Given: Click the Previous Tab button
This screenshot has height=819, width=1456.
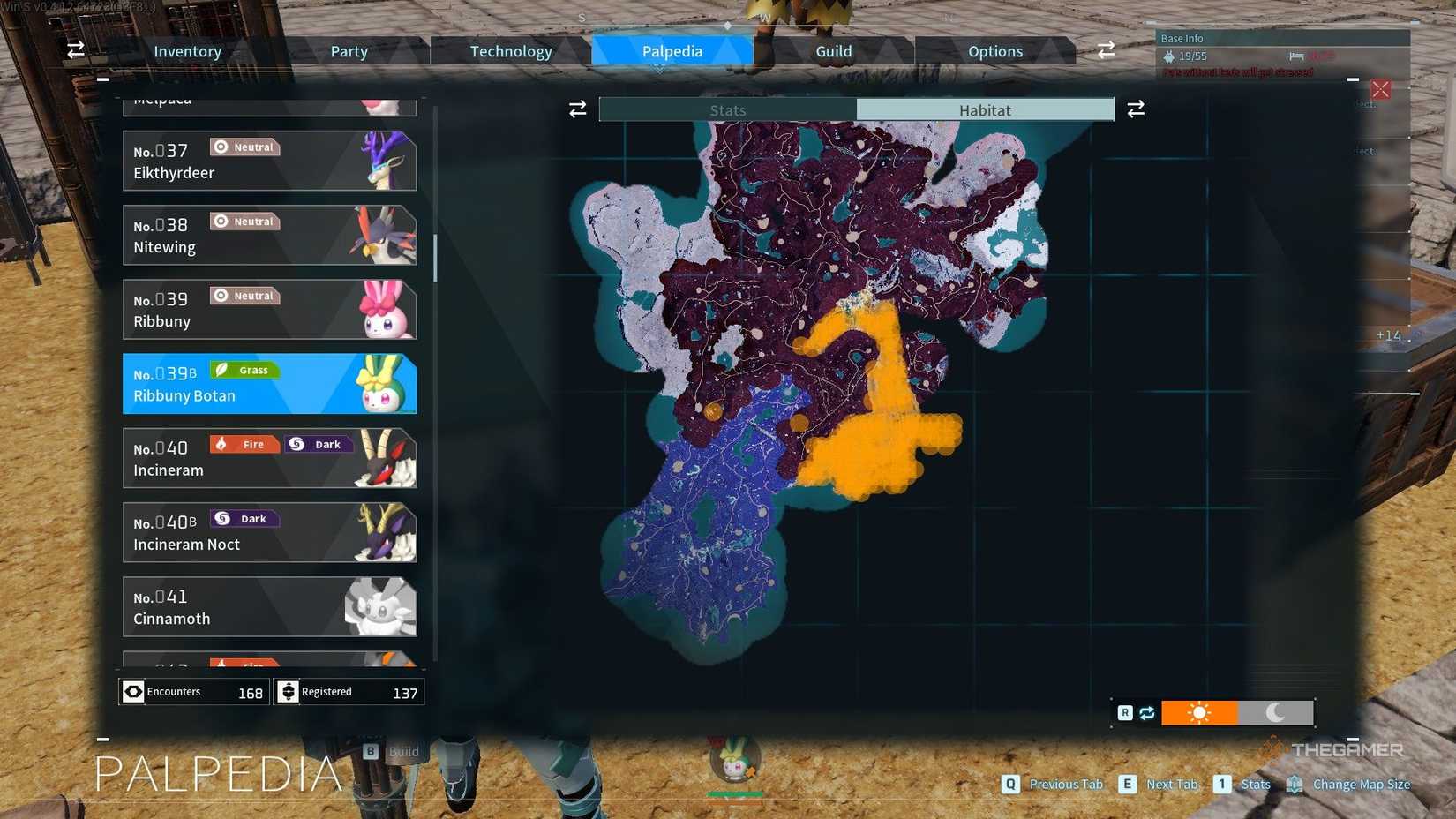Looking at the screenshot, I should 1009,784.
